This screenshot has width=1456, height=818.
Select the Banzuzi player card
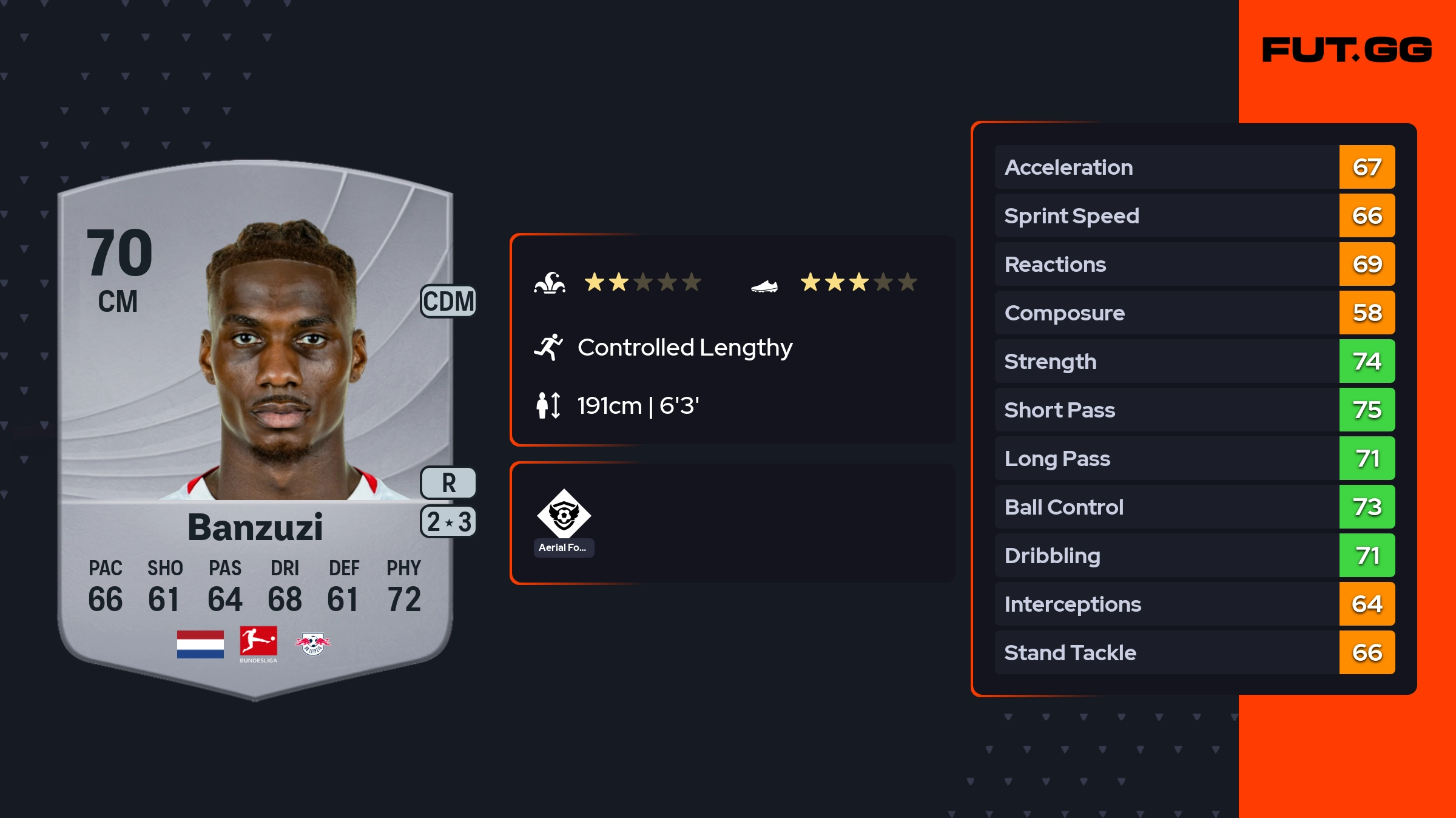click(255, 425)
